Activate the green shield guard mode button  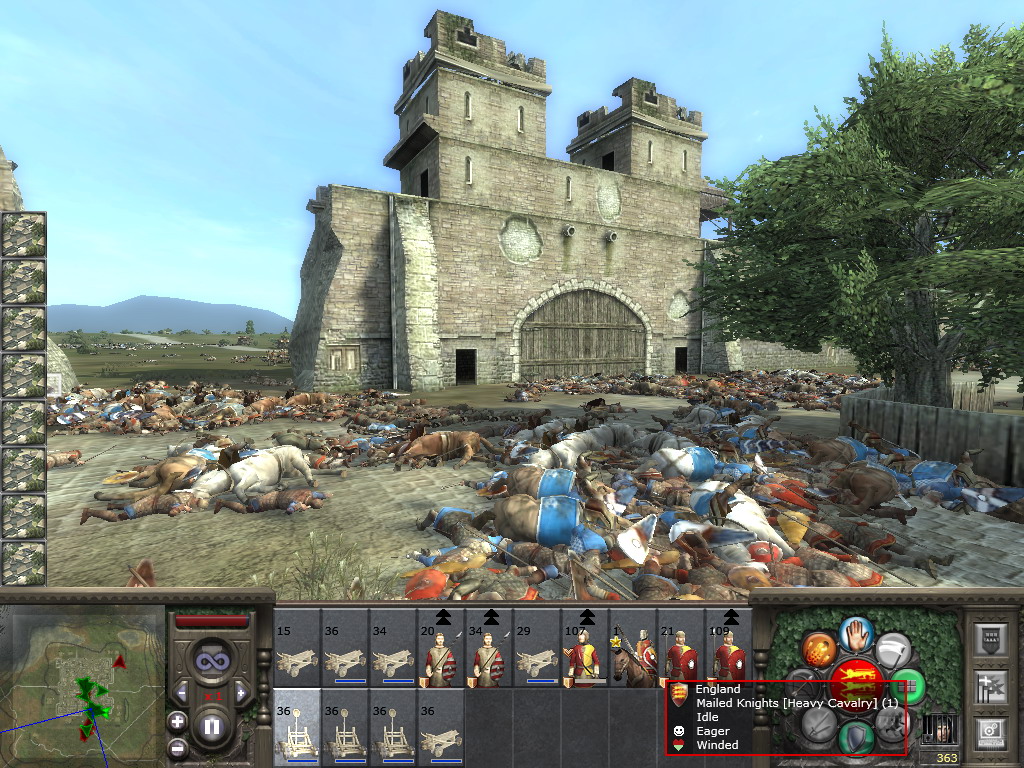pos(857,738)
